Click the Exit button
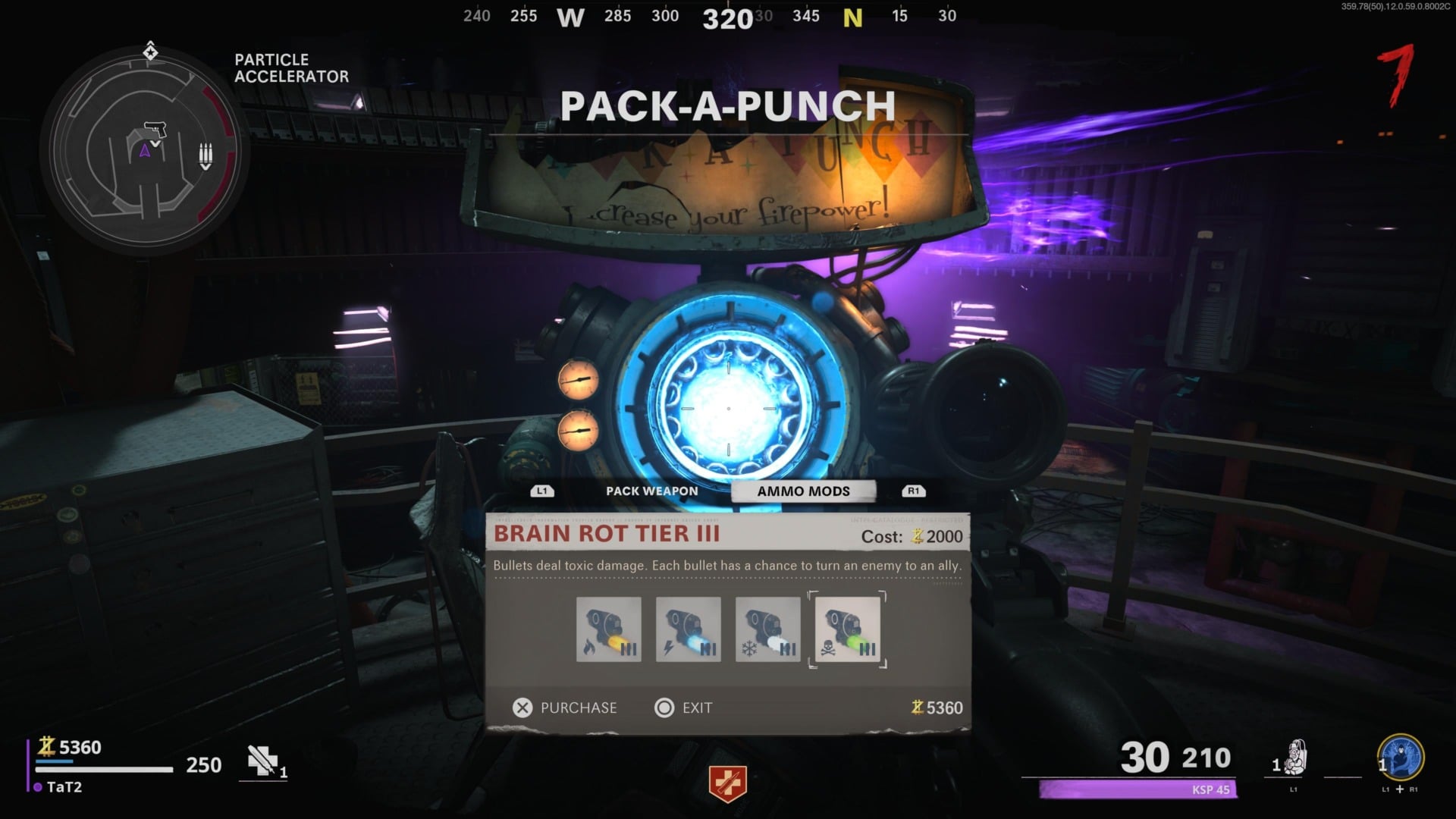1456x819 pixels. point(683,708)
